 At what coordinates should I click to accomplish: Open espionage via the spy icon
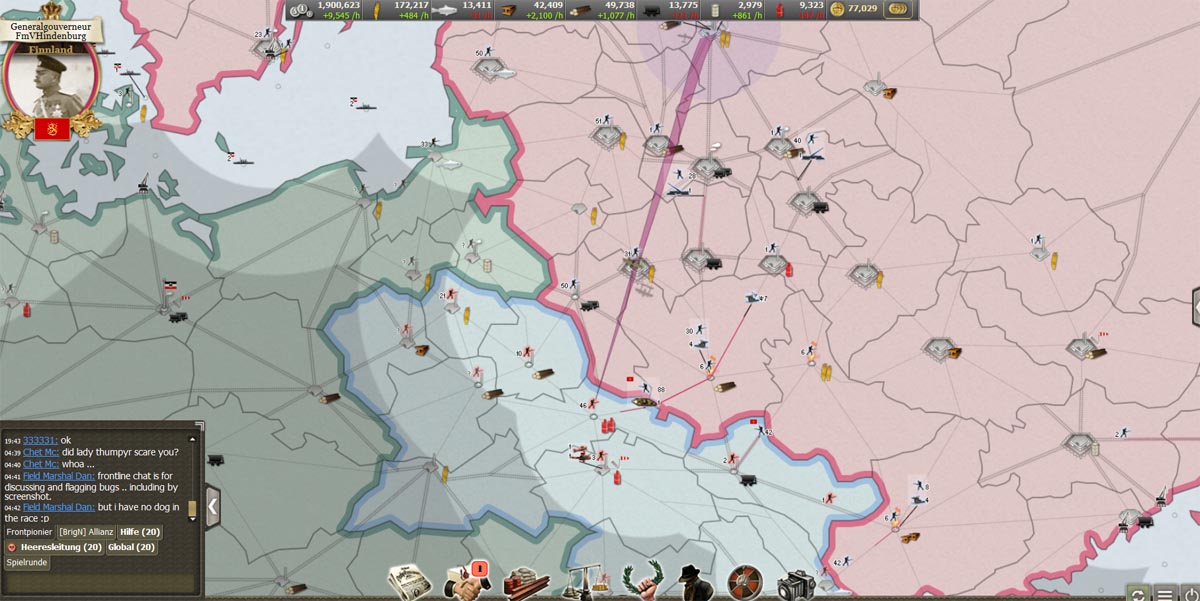(x=693, y=582)
